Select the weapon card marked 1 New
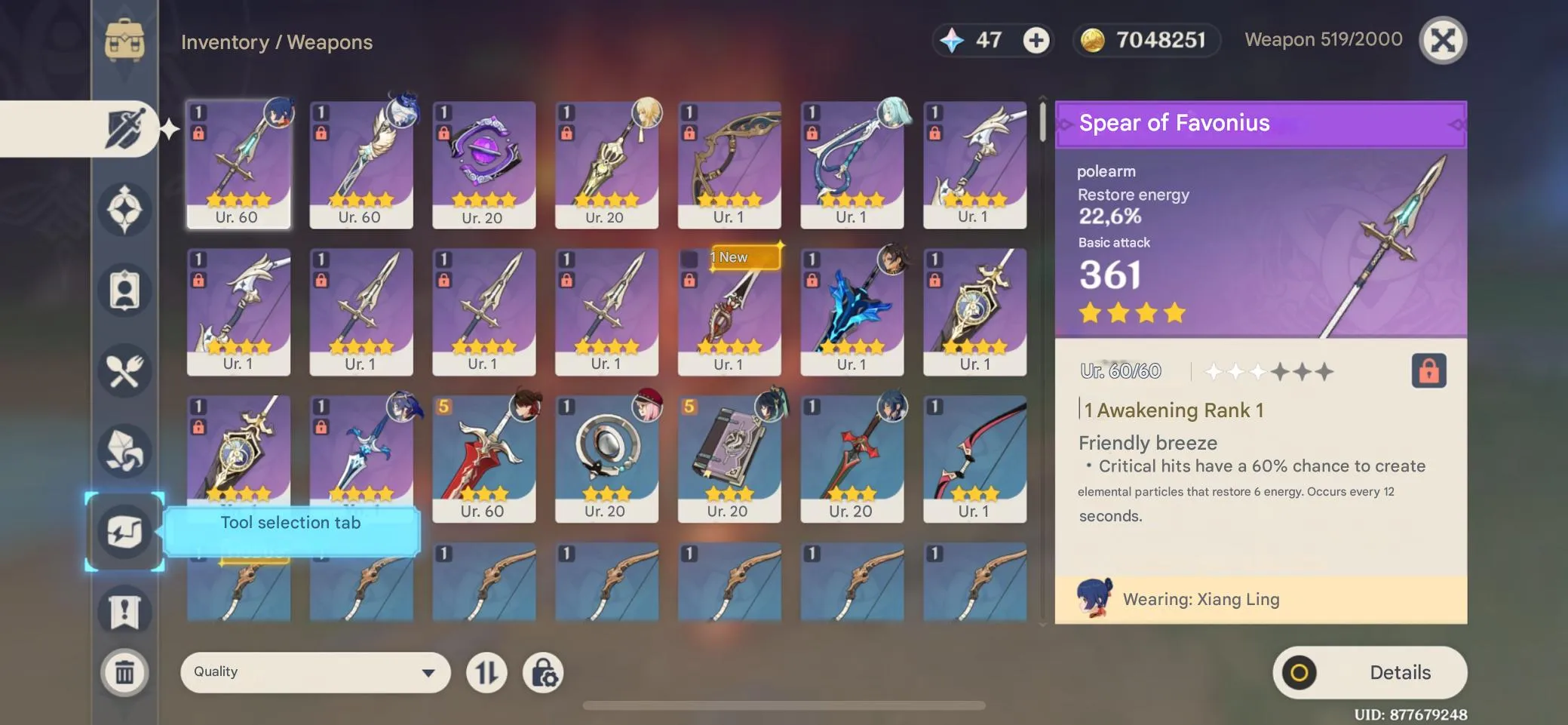Image resolution: width=1568 pixels, height=725 pixels. click(x=729, y=312)
